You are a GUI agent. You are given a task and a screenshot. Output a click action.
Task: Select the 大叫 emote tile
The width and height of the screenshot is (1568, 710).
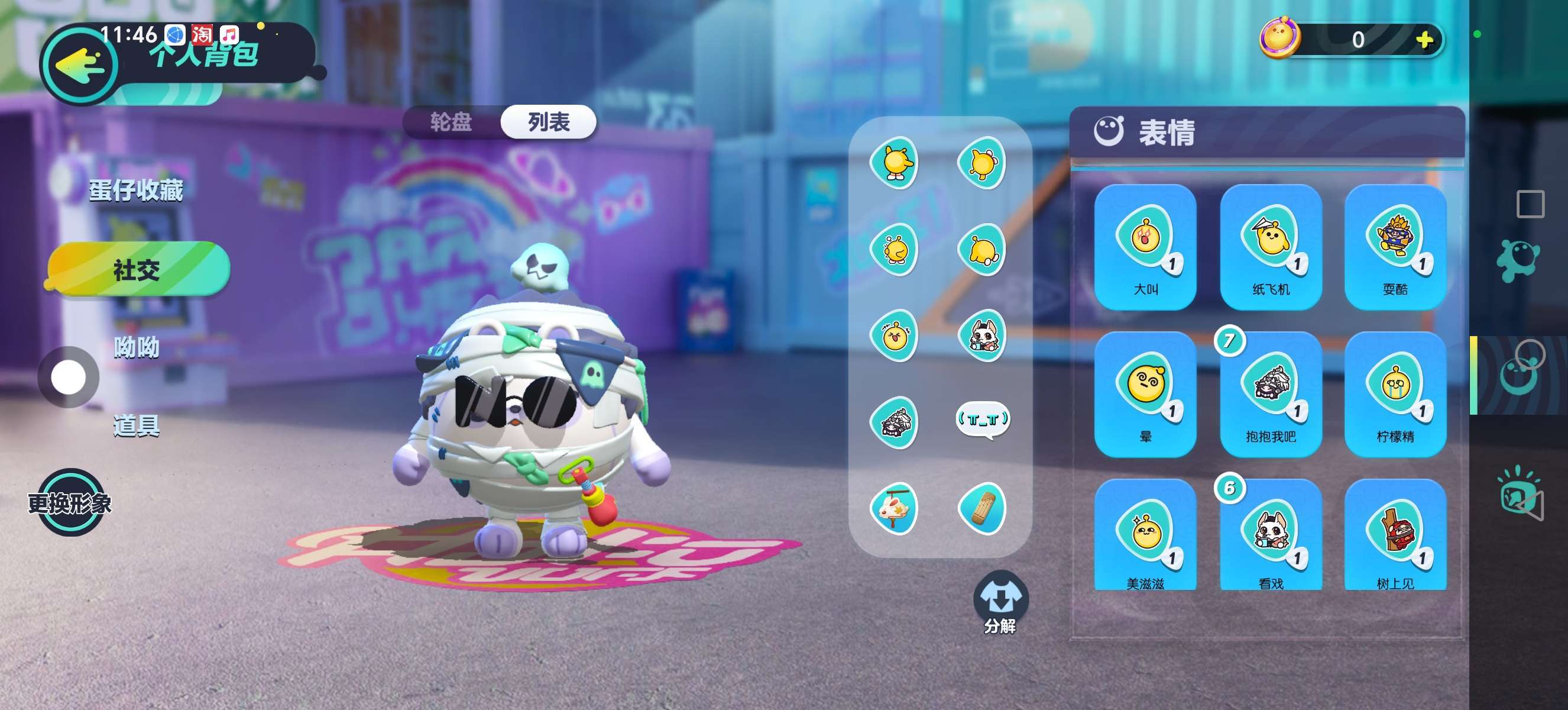coord(1145,247)
